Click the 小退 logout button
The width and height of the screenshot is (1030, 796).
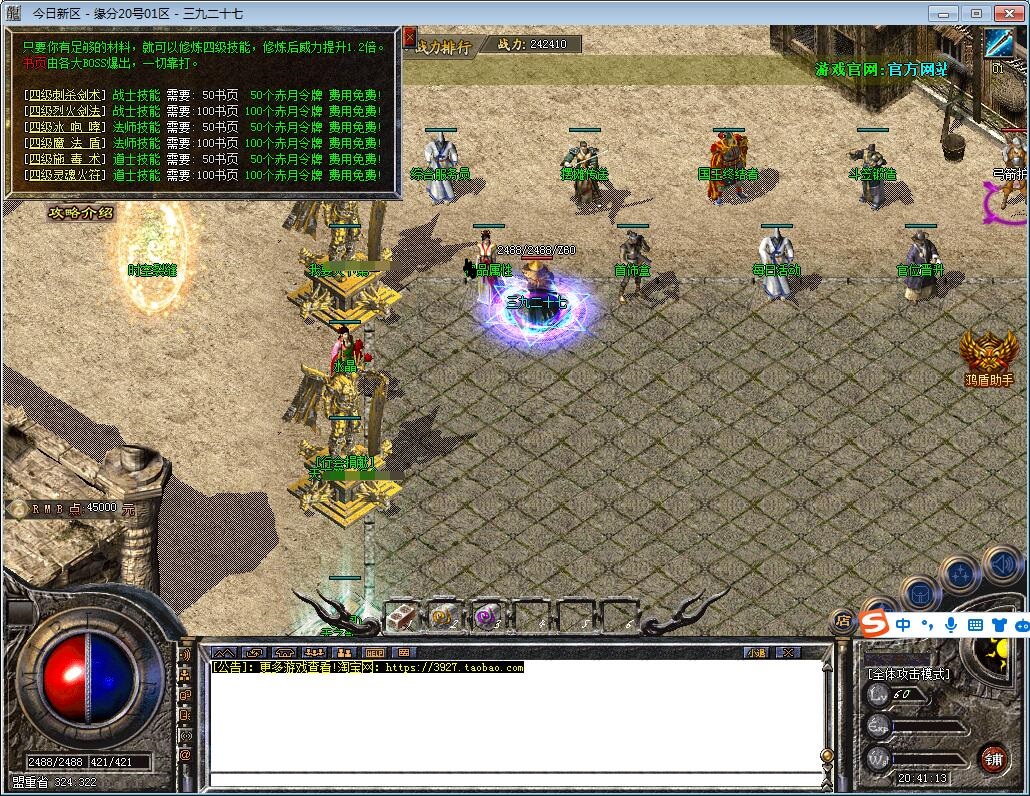[756, 652]
